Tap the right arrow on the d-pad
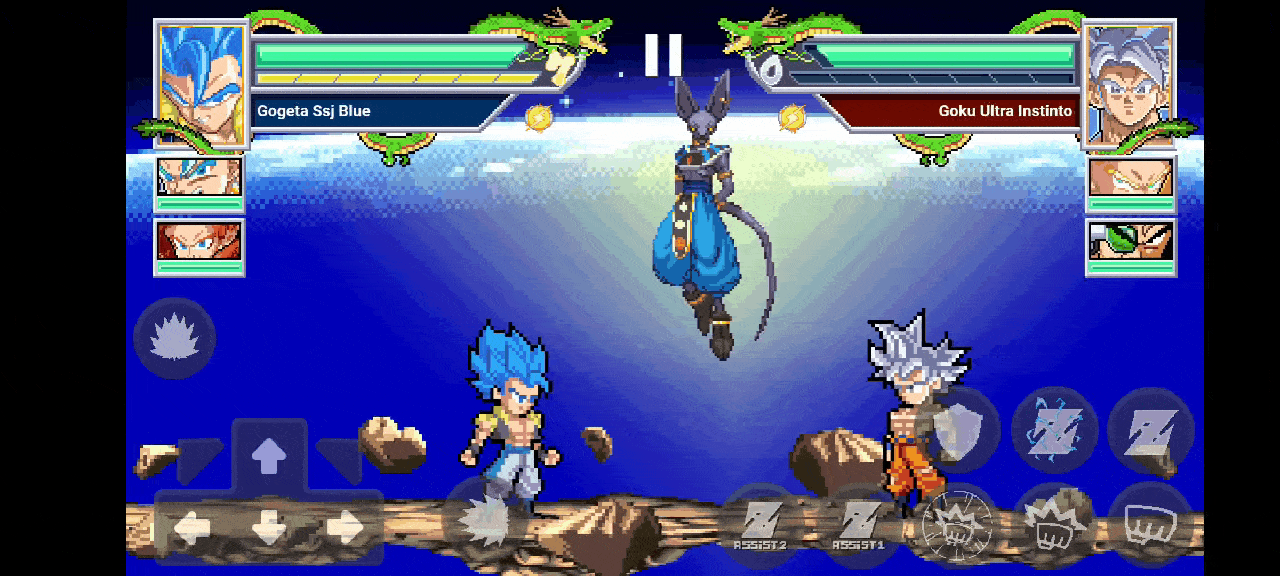This screenshot has width=1280, height=576. 345,527
